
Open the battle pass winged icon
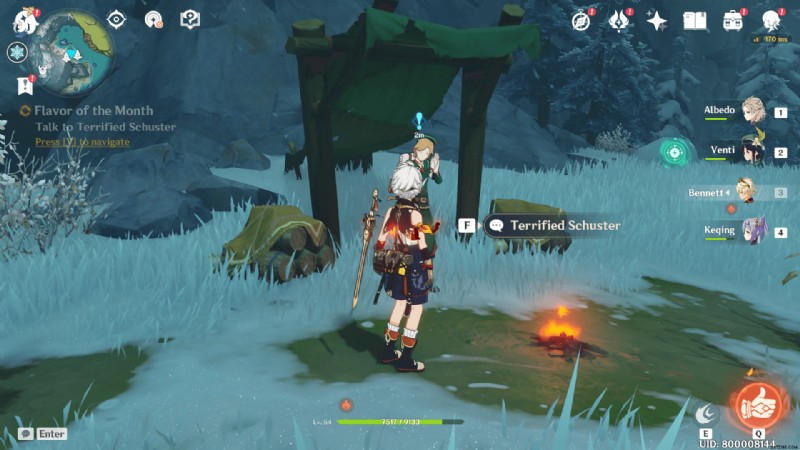point(618,20)
